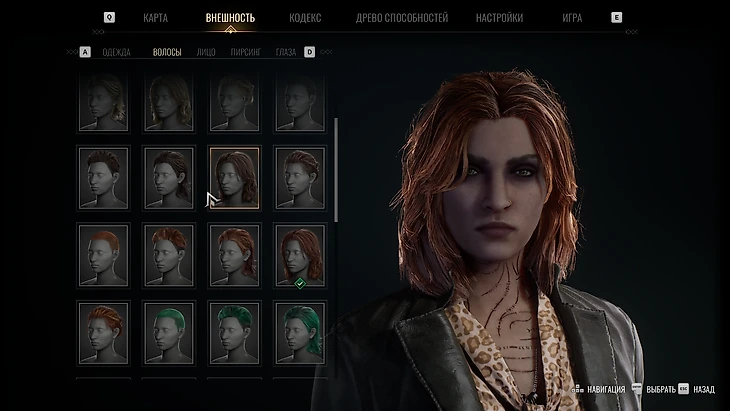Image resolution: width=730 pixels, height=411 pixels.
Task: Select the Одежда category
Action: (116, 52)
